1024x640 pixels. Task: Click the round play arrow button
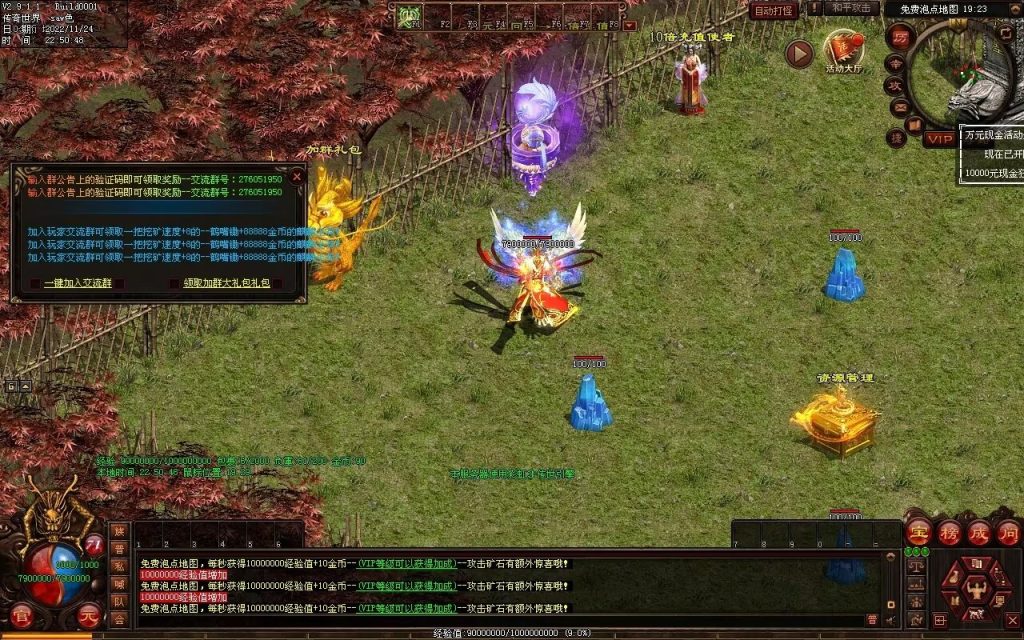798,53
